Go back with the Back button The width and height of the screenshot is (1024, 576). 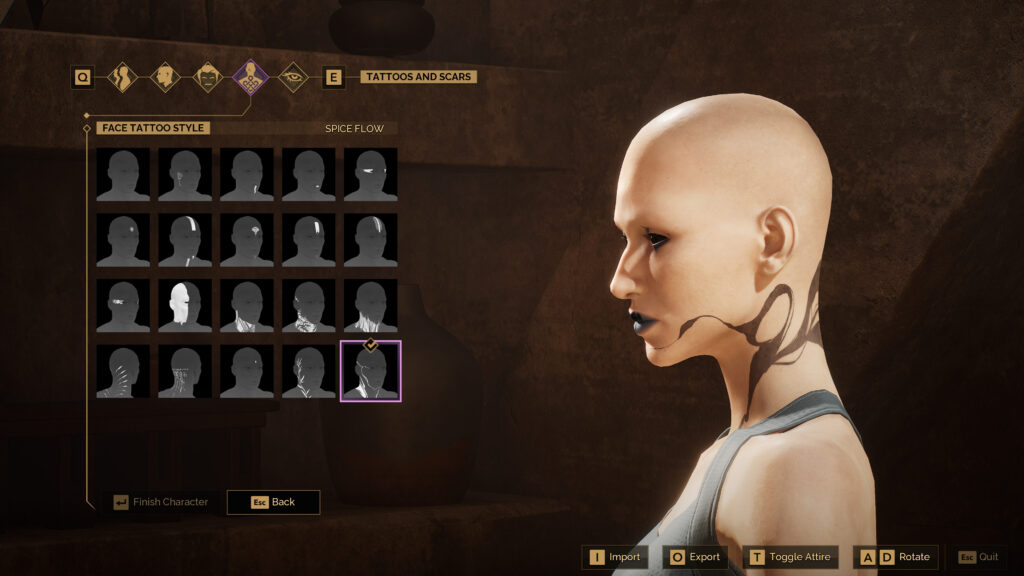coord(273,502)
